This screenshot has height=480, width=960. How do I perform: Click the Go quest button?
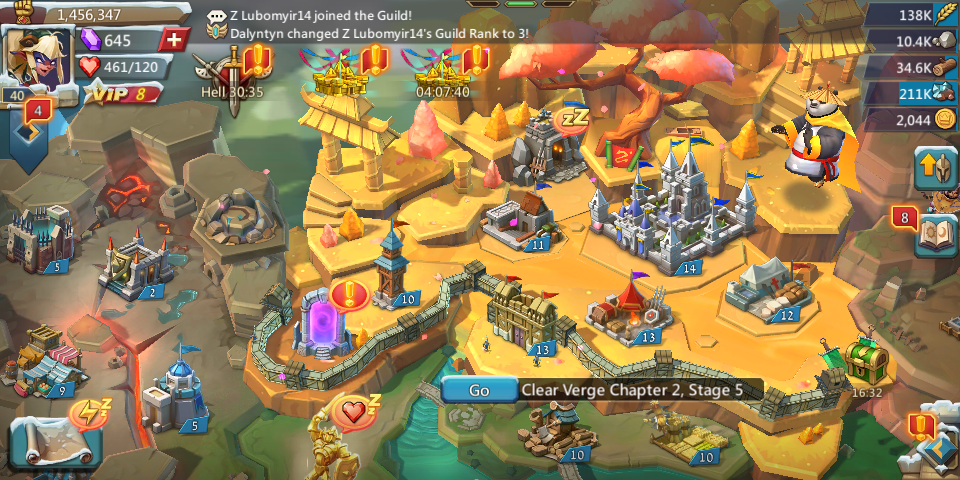(x=479, y=390)
